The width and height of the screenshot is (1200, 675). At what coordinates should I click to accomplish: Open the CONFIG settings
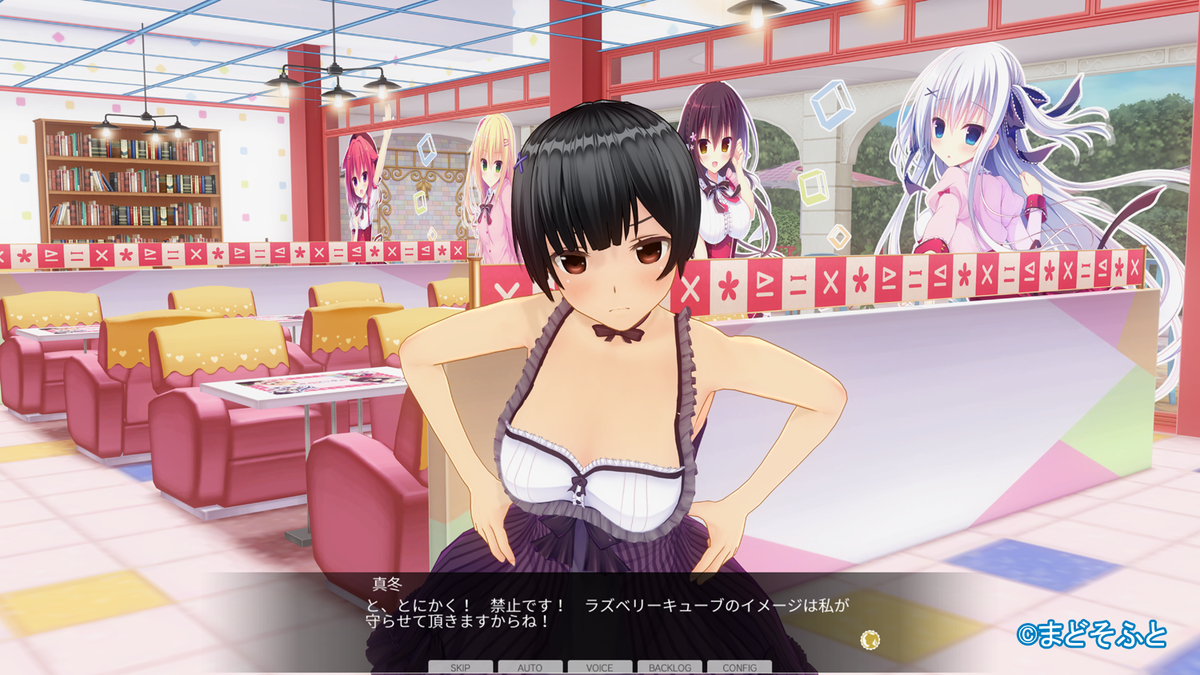coord(739,667)
